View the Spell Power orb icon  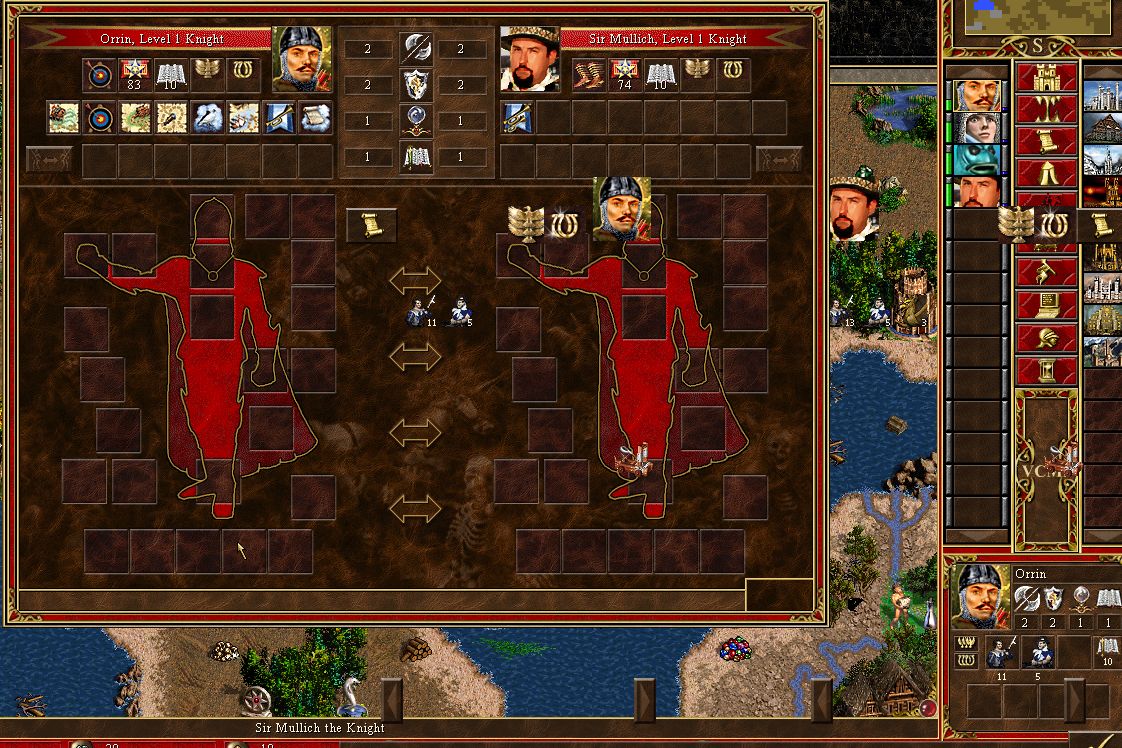coord(415,121)
